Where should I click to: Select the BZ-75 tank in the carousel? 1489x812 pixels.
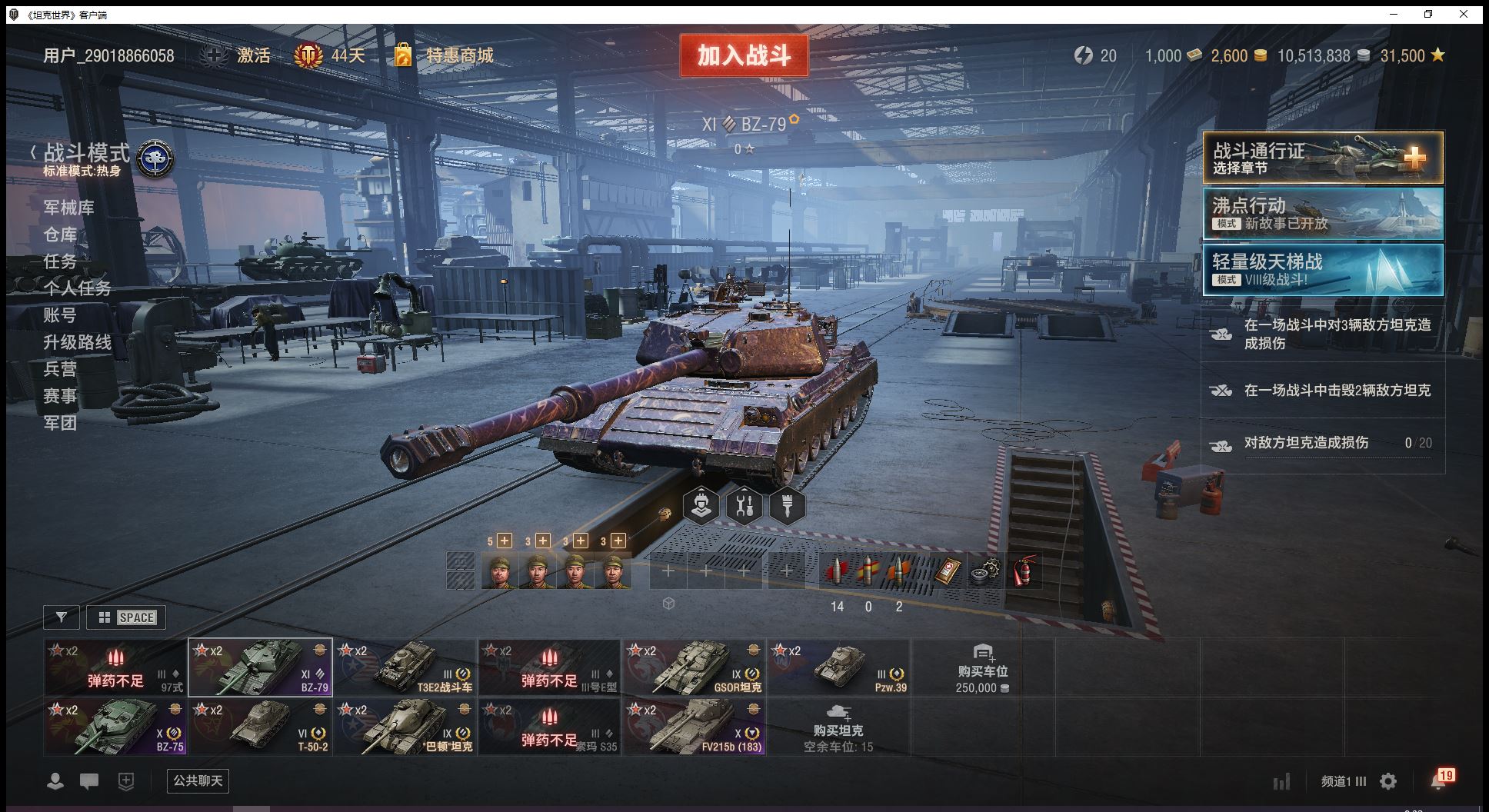tap(115, 727)
